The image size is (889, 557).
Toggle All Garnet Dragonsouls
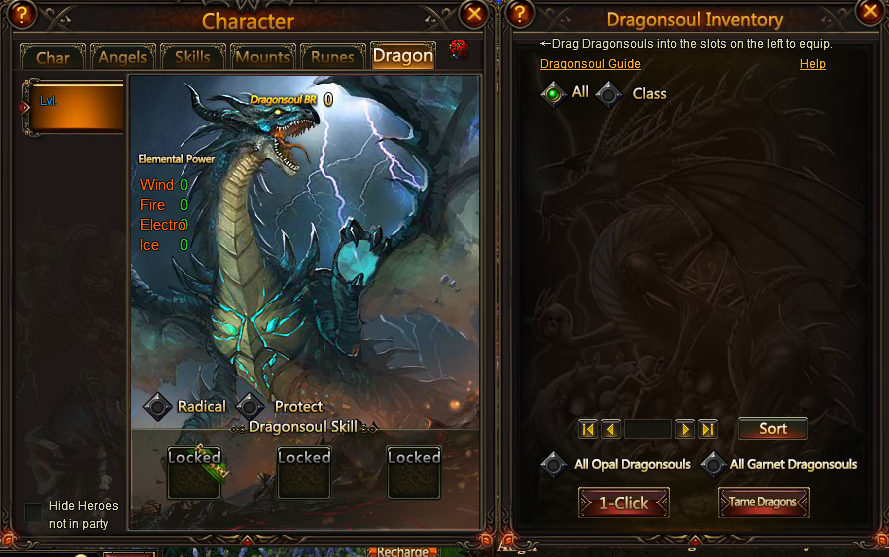[713, 465]
